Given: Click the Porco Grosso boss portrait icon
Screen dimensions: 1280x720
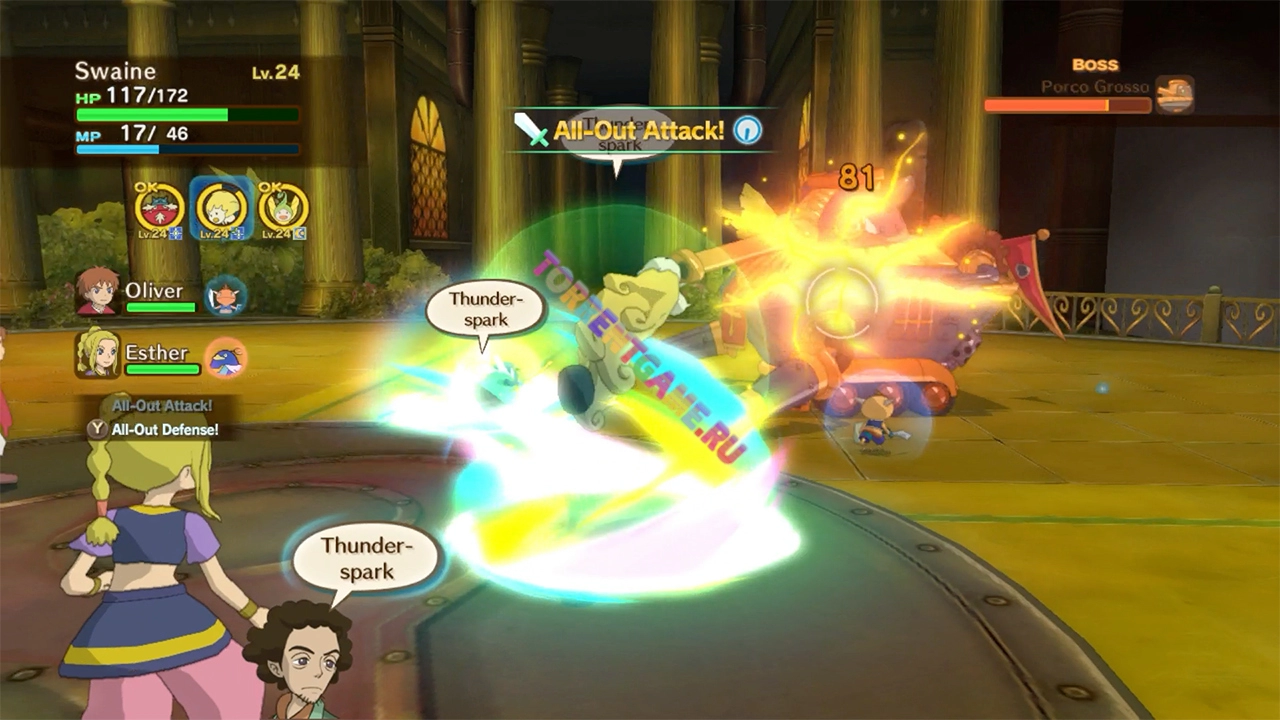Looking at the screenshot, I should (x=1174, y=95).
